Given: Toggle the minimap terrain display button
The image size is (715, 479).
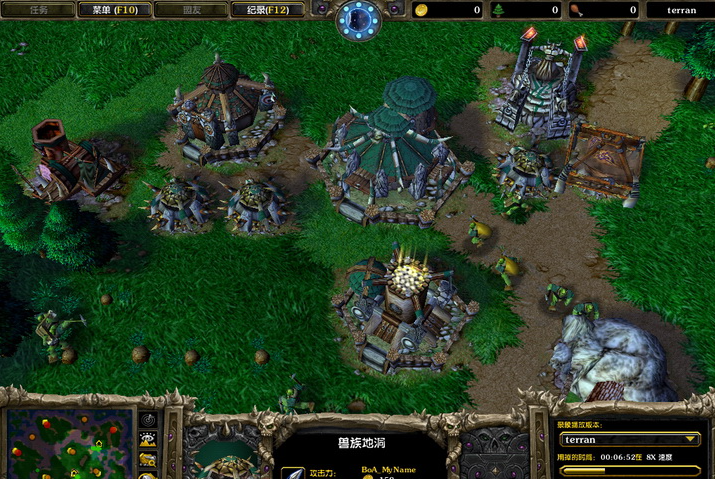Looking at the screenshot, I should coord(149,439).
